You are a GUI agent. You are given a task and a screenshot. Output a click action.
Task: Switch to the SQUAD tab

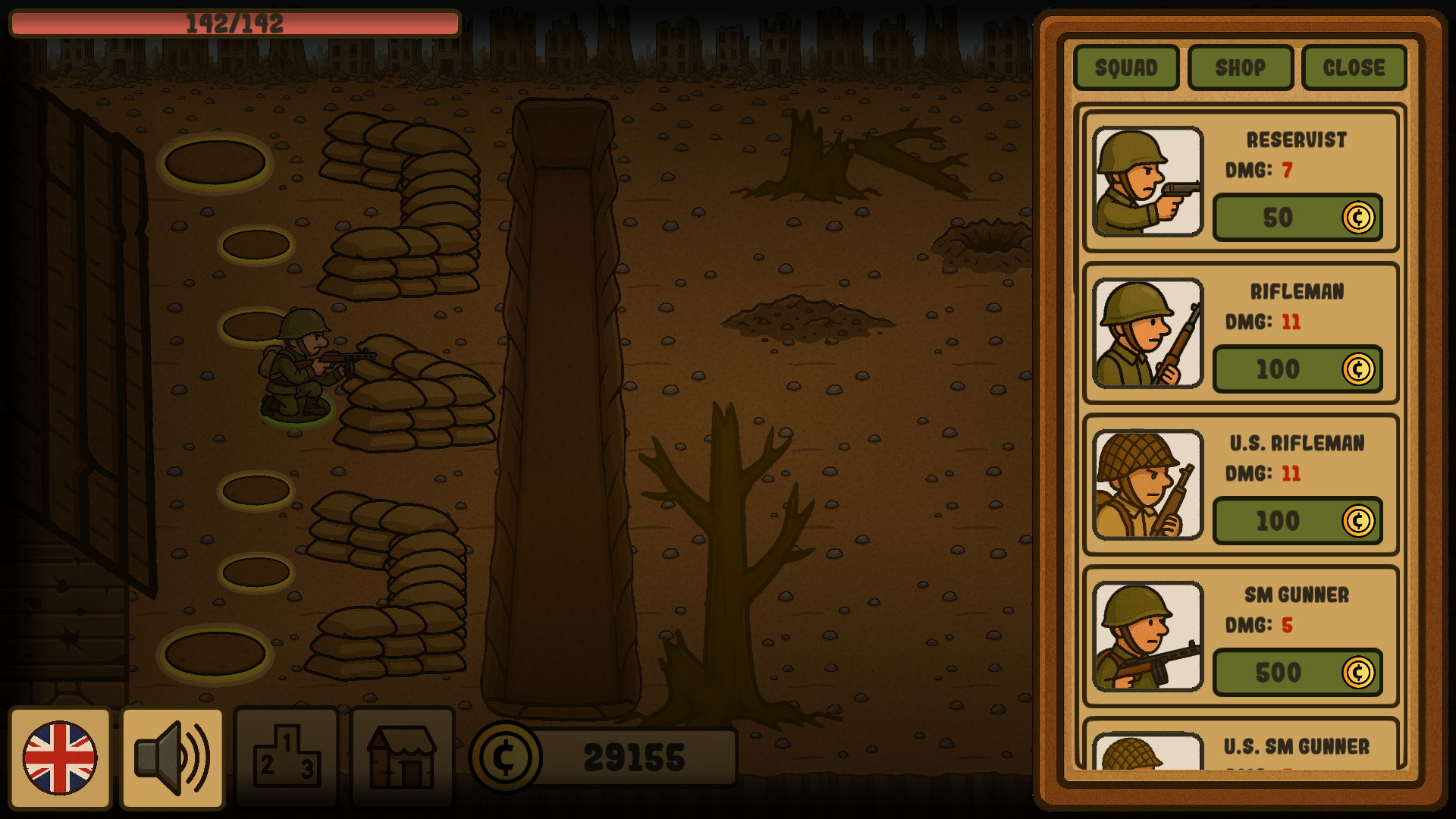click(1125, 67)
